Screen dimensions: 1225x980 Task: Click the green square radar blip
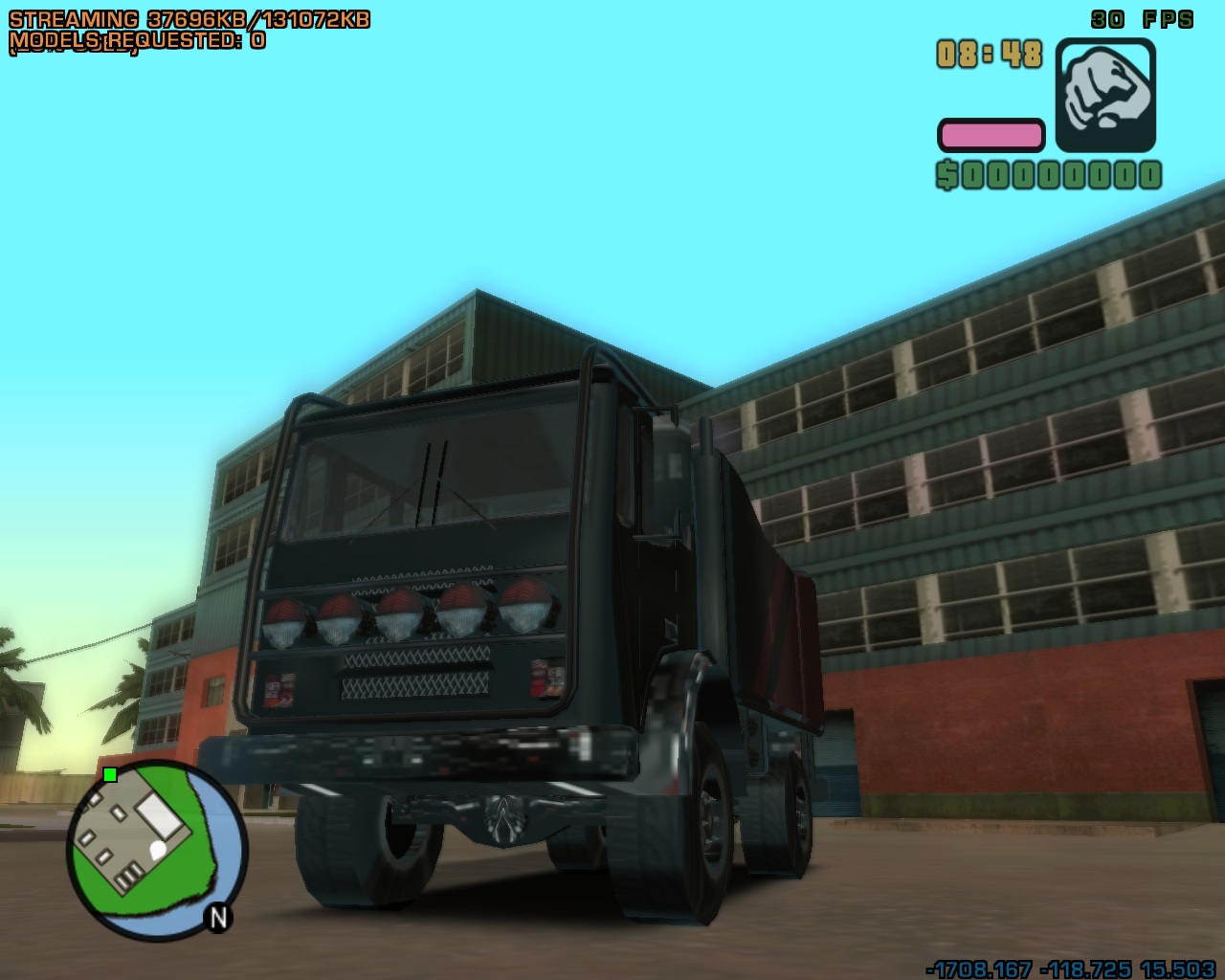110,774
